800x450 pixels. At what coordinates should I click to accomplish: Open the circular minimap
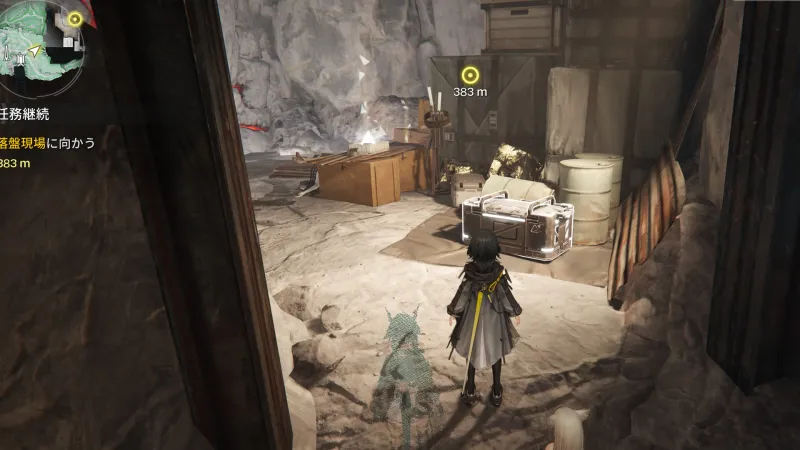point(36,45)
